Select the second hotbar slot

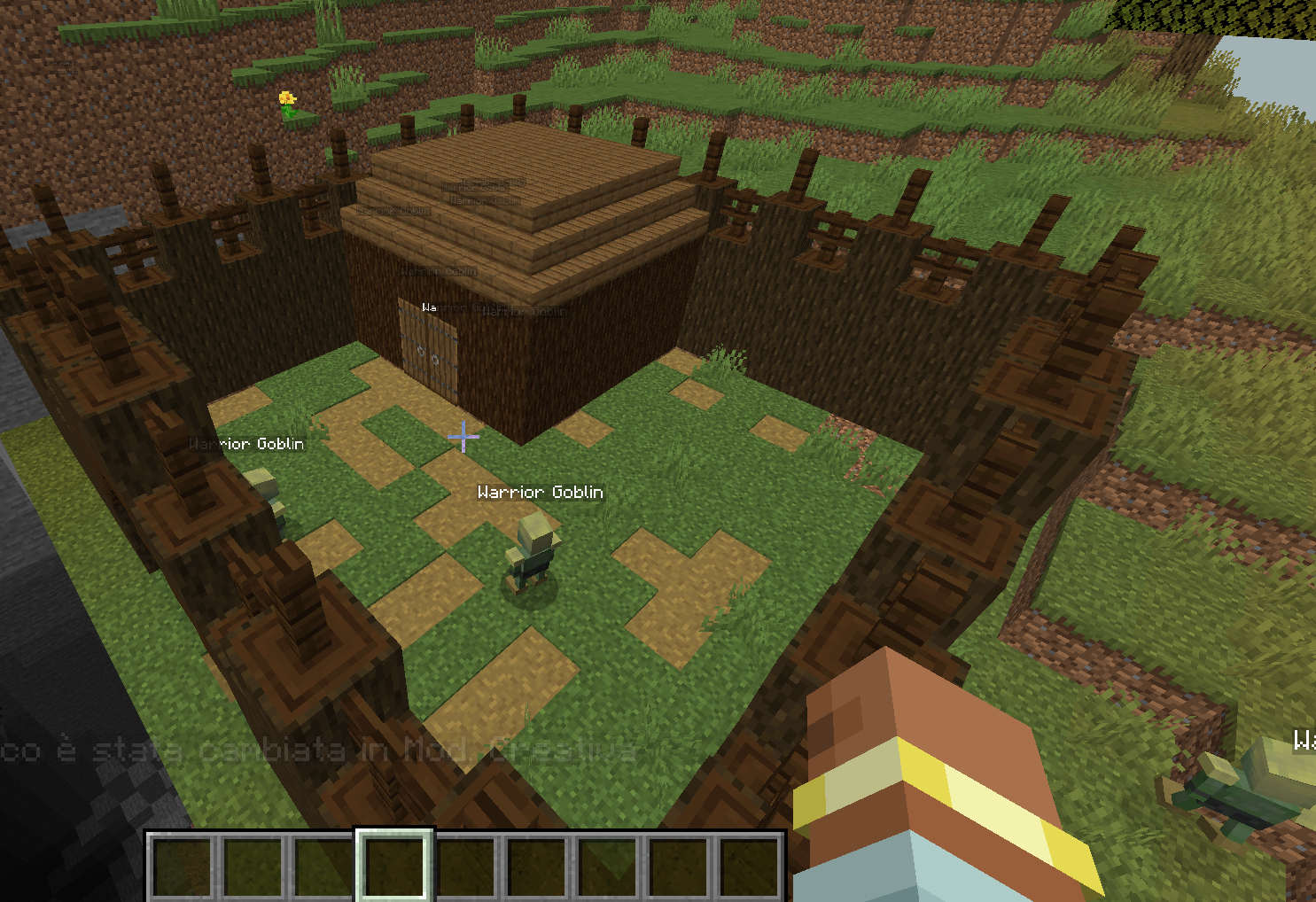click(253, 864)
